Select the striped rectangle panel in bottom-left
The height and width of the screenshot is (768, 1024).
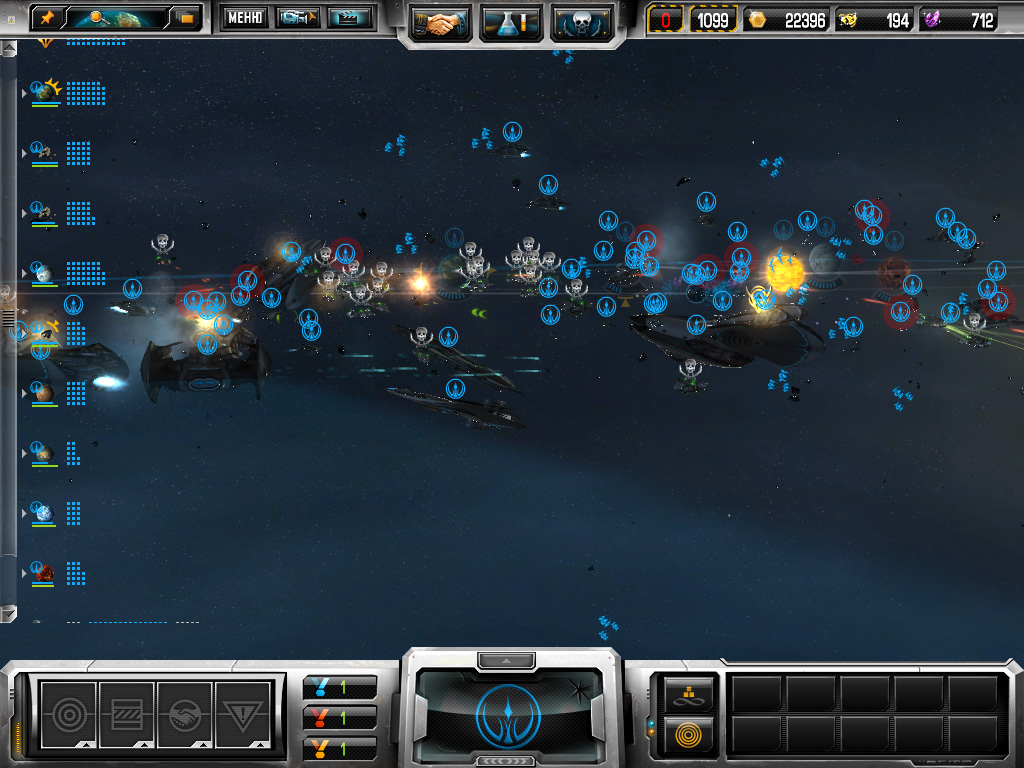point(126,713)
